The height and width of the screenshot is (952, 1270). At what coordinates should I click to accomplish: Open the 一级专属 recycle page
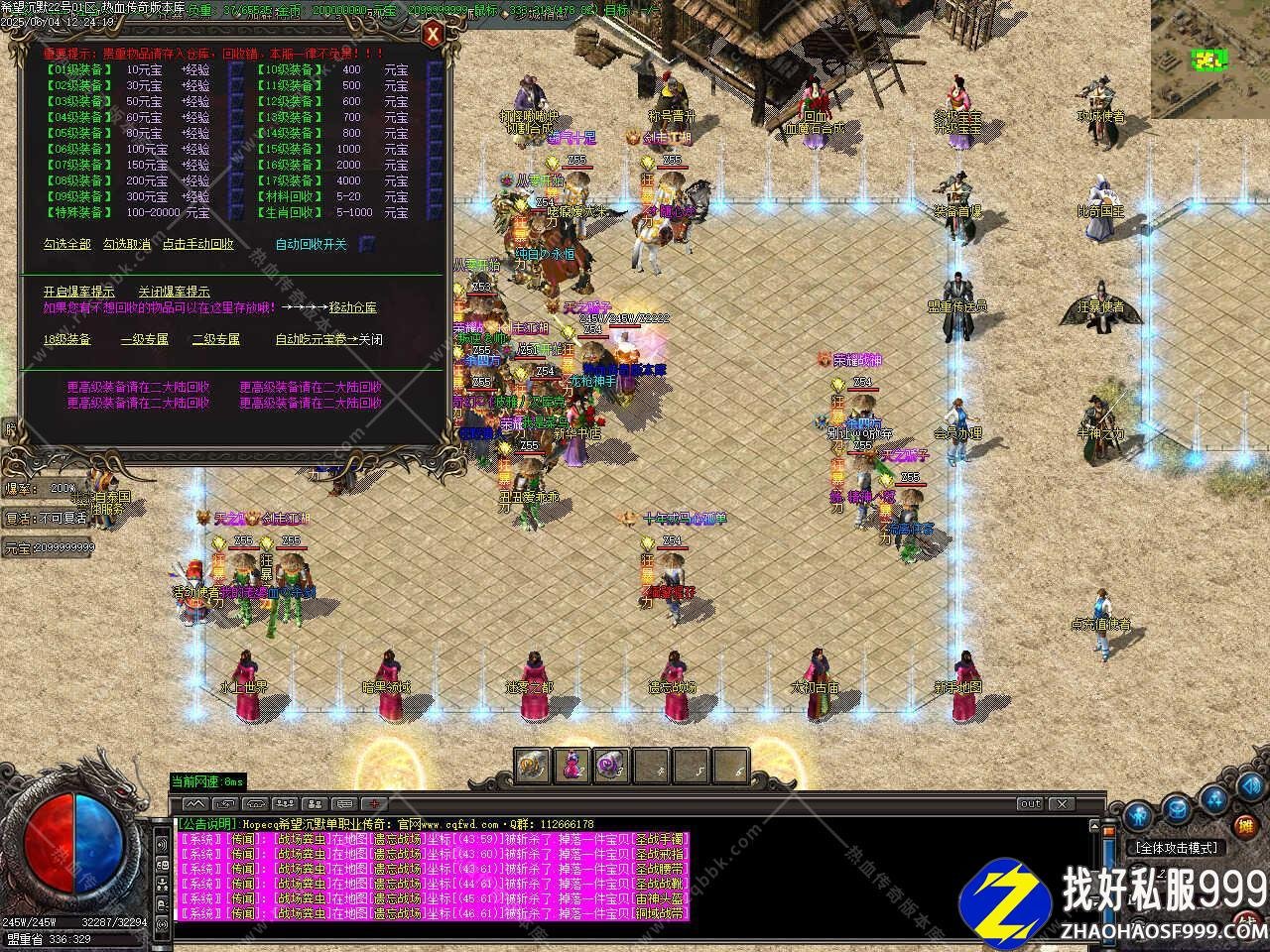(x=144, y=339)
